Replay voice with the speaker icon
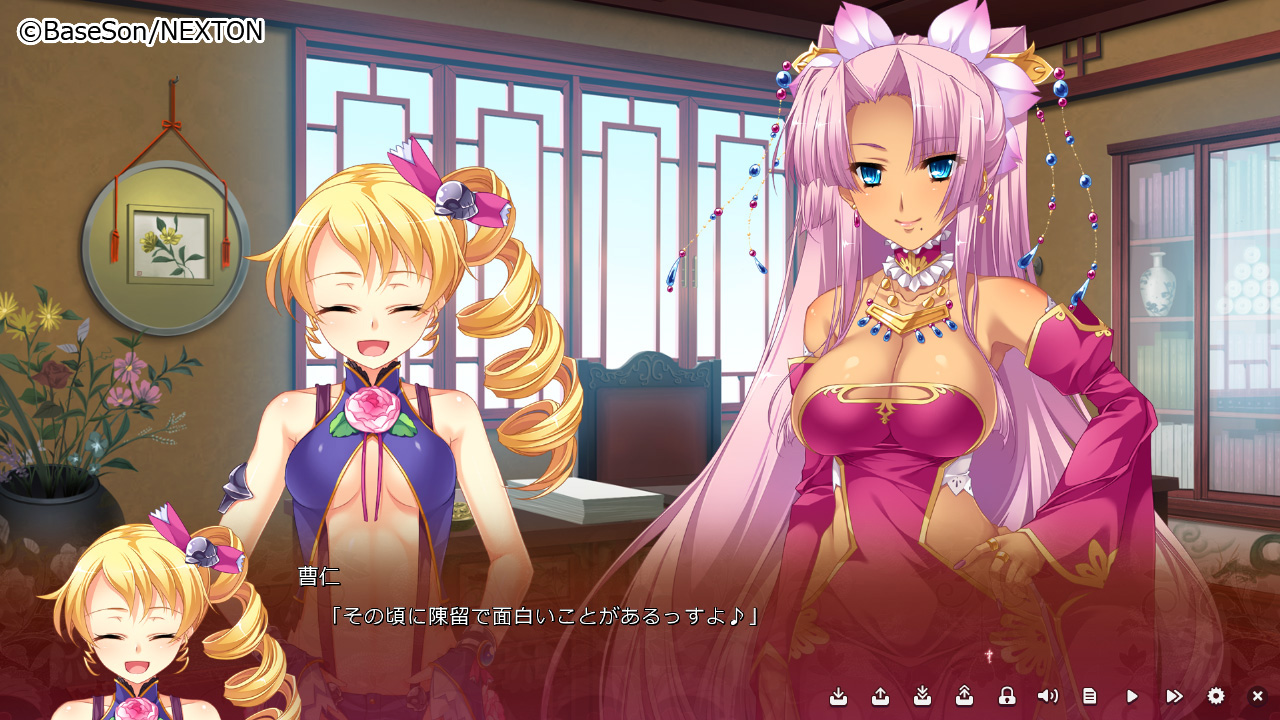Image resolution: width=1280 pixels, height=720 pixels. [x=1048, y=696]
